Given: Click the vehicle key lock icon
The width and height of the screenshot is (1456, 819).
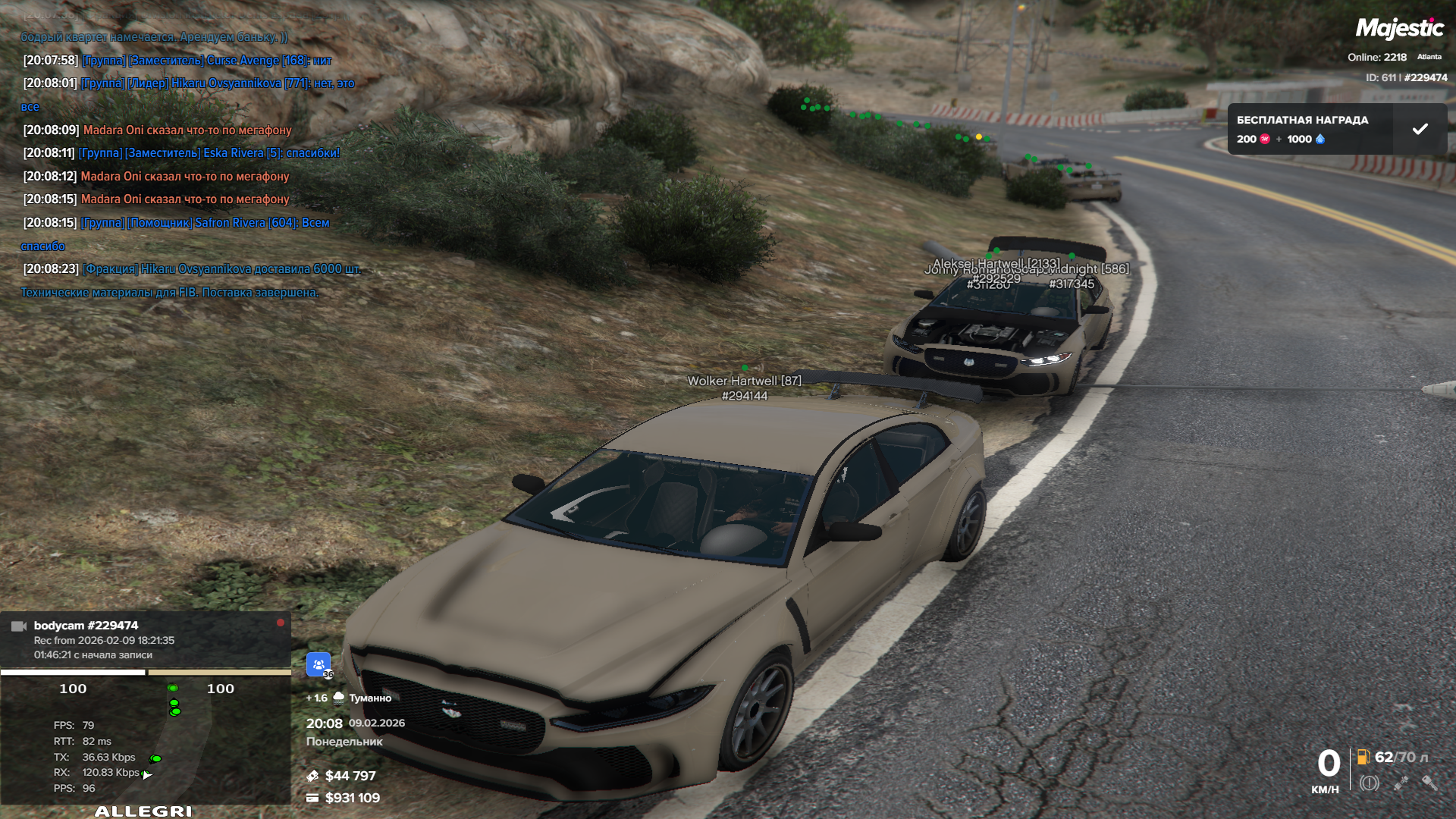Looking at the screenshot, I should pyautogui.click(x=1429, y=783).
